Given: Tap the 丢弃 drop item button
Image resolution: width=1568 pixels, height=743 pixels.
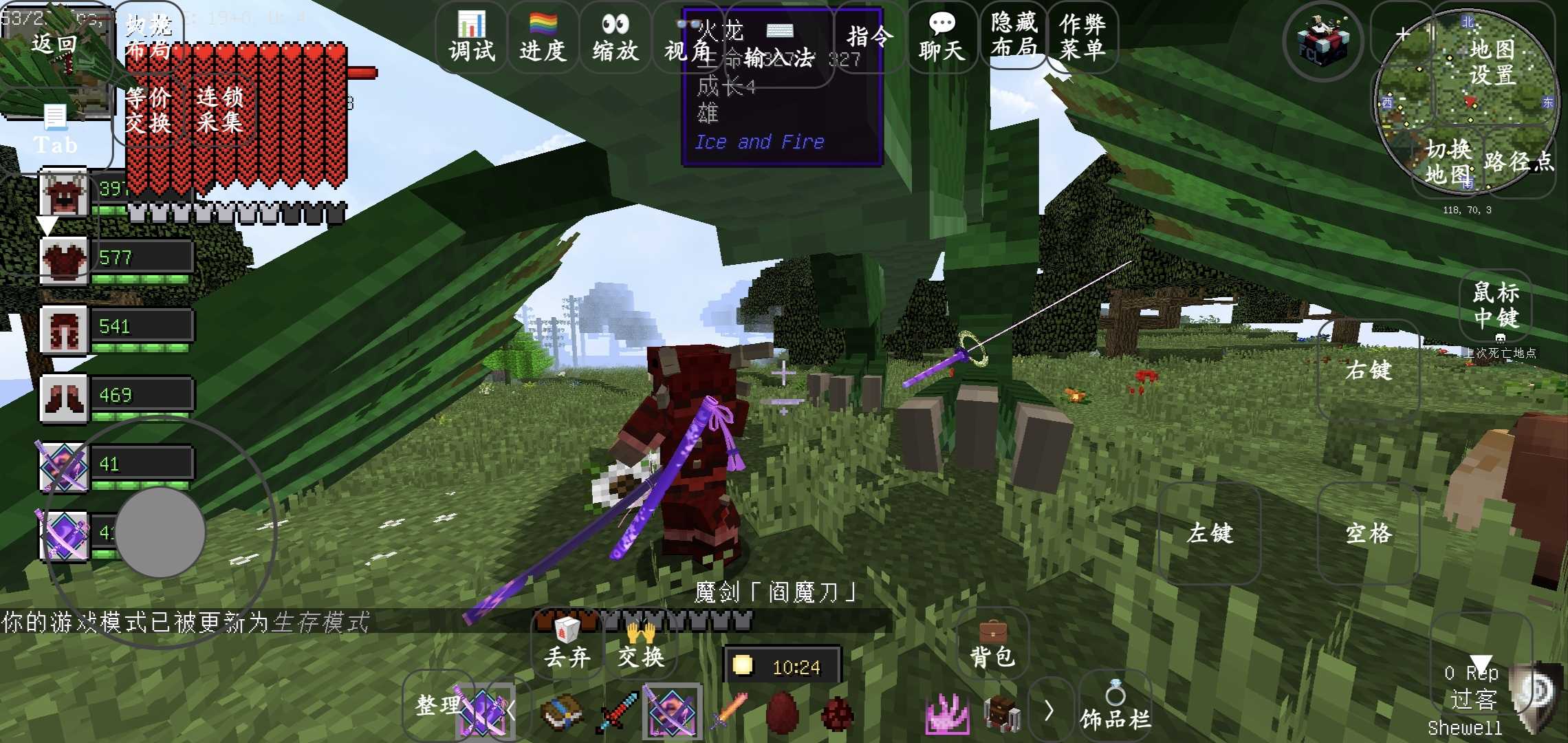Looking at the screenshot, I should point(567,645).
